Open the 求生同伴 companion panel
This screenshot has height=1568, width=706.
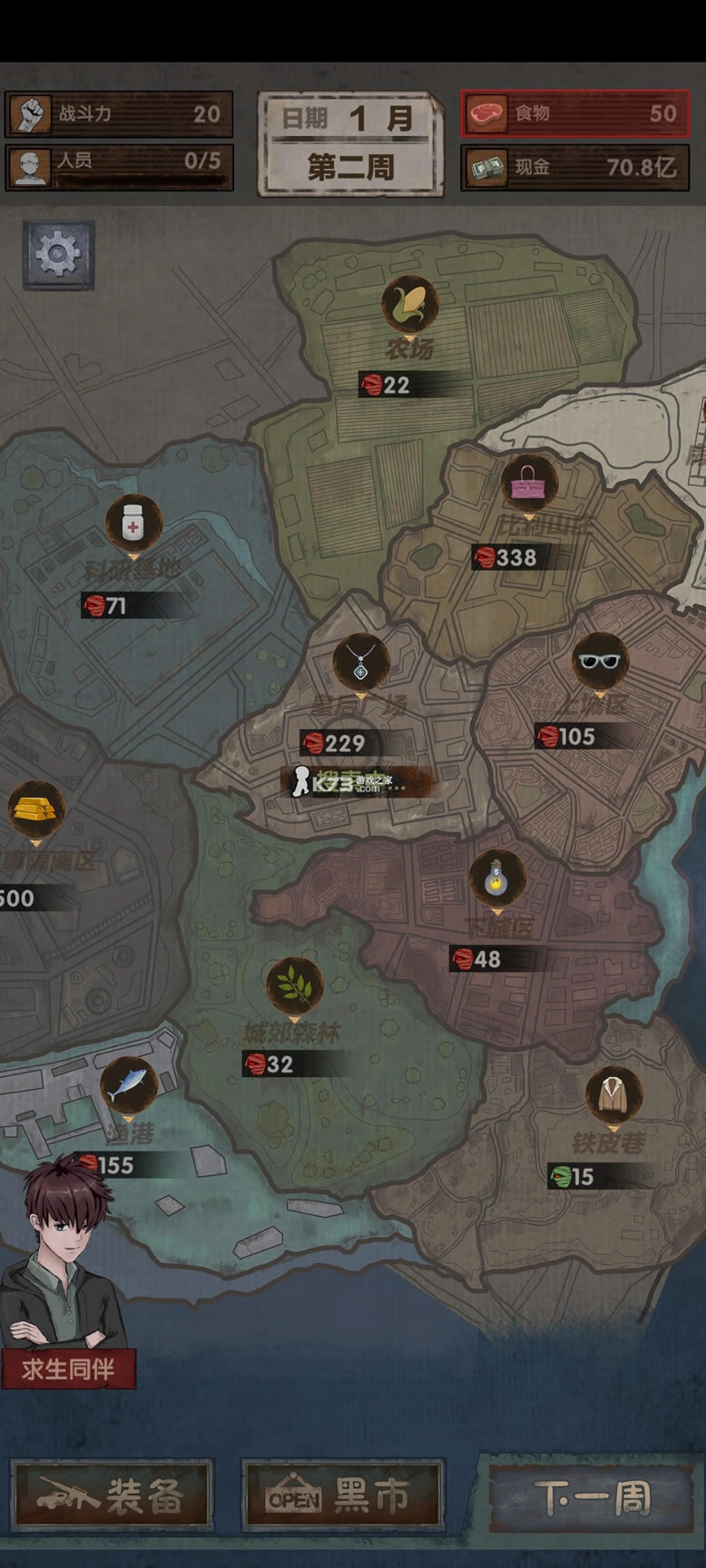[68, 1367]
